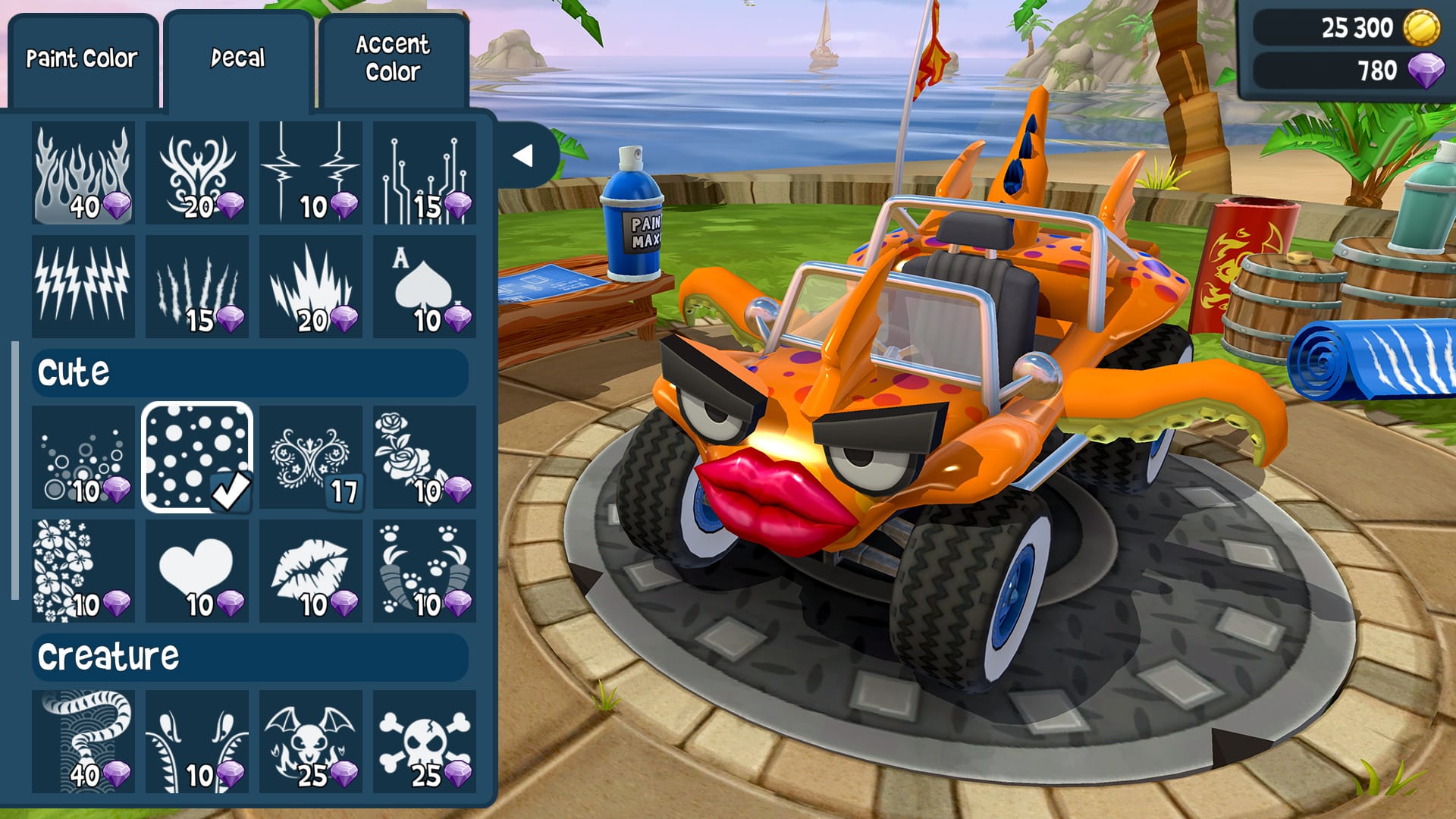
Task: Select the silver flames decal
Action: coord(83,172)
